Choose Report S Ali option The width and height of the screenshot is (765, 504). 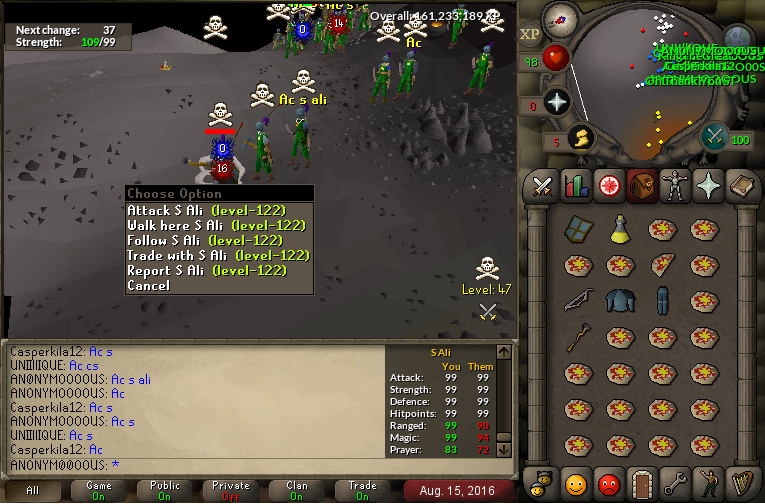[206, 271]
